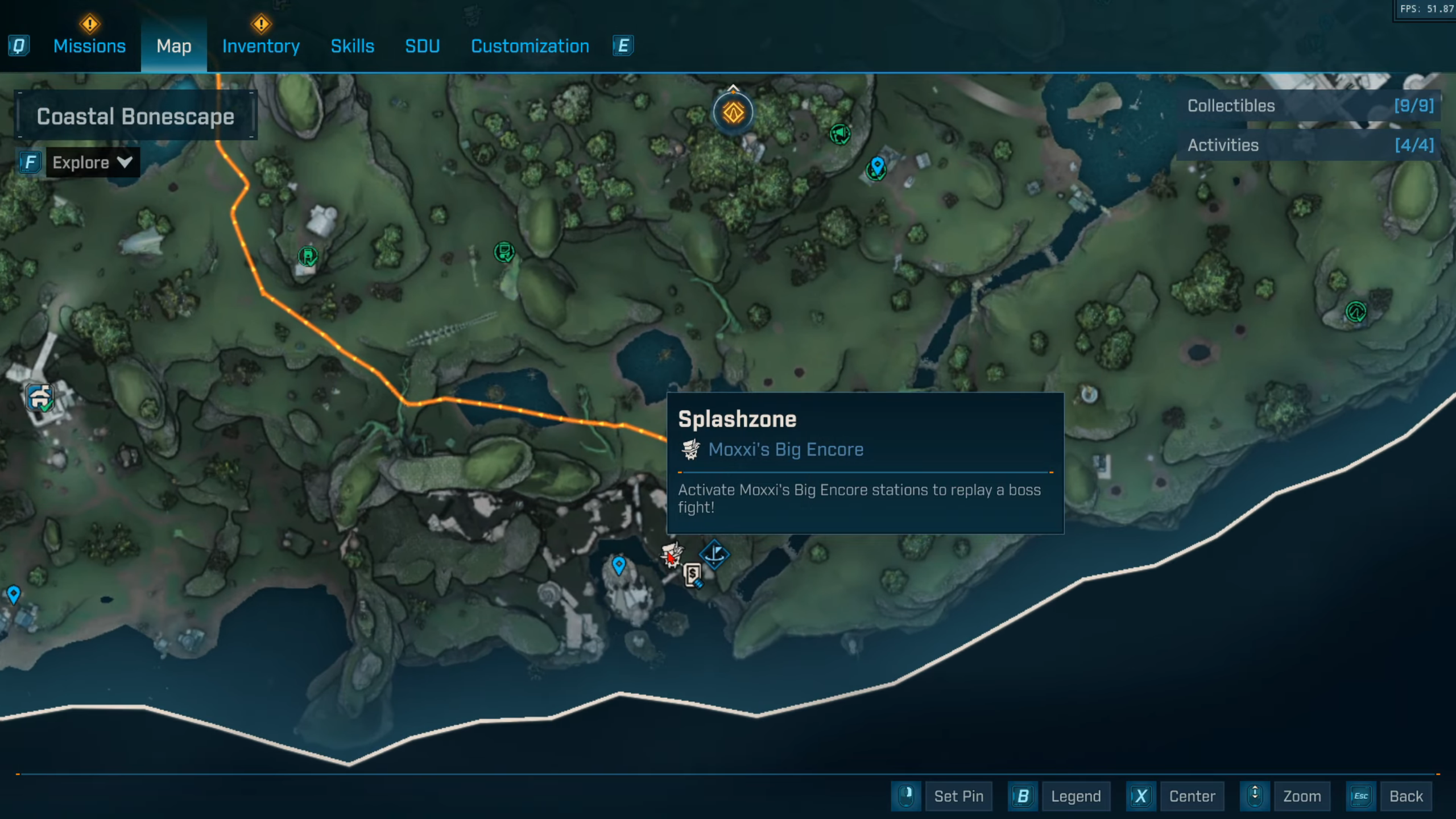This screenshot has width=1456, height=819.
Task: Select the dollar-sign vending machine marker
Action: click(x=693, y=575)
